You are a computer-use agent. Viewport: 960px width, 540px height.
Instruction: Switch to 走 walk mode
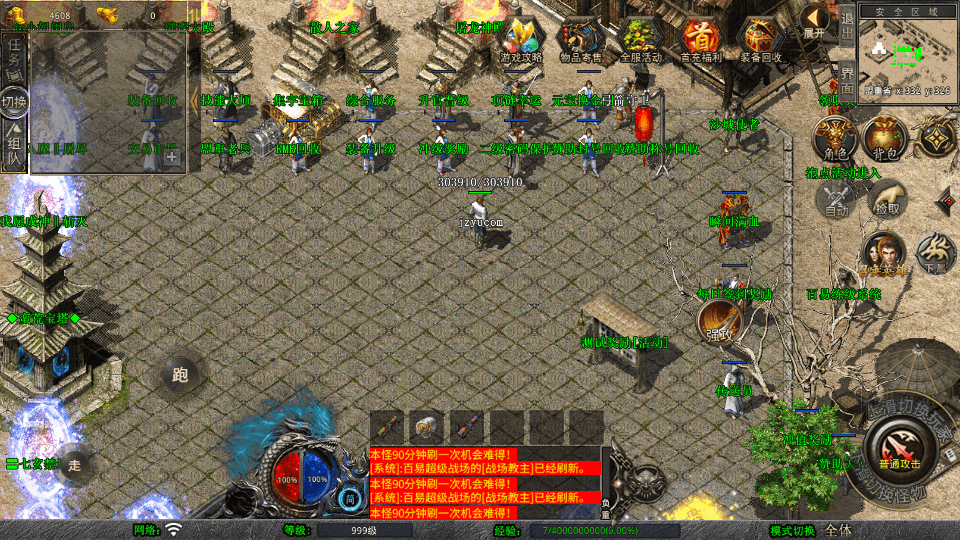click(x=74, y=464)
